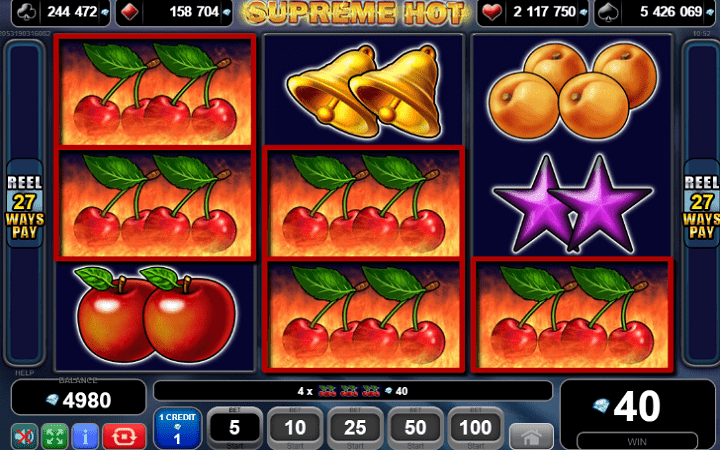
Task: Open the blue info paytable button
Action: [x=84, y=437]
